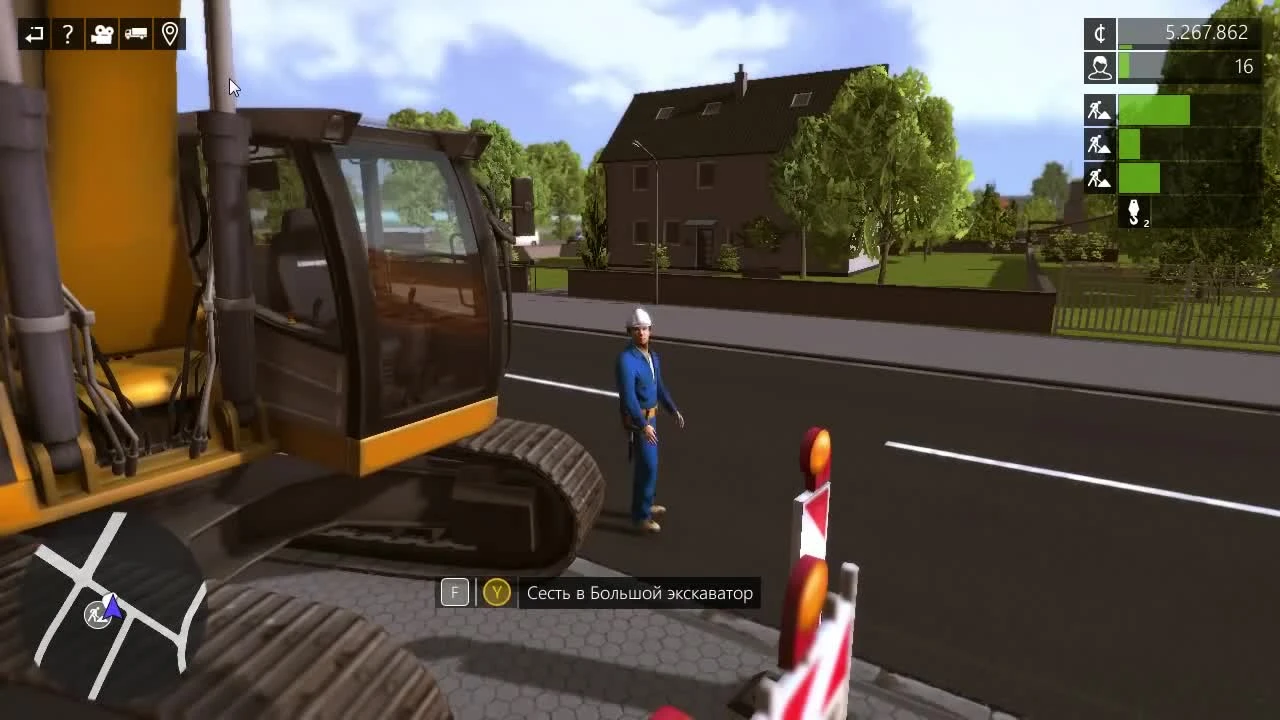Click the map location marker icon
This screenshot has height=720, width=1280.
169,34
